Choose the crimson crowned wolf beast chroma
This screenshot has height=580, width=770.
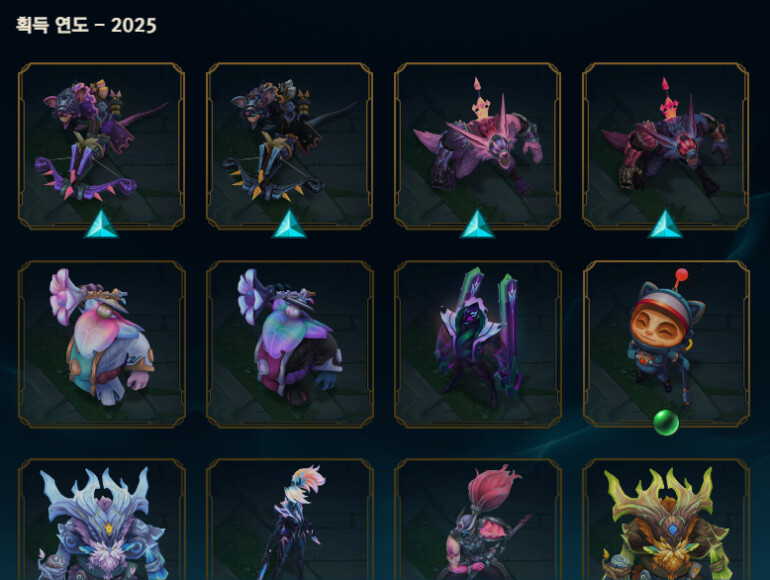(x=665, y=146)
